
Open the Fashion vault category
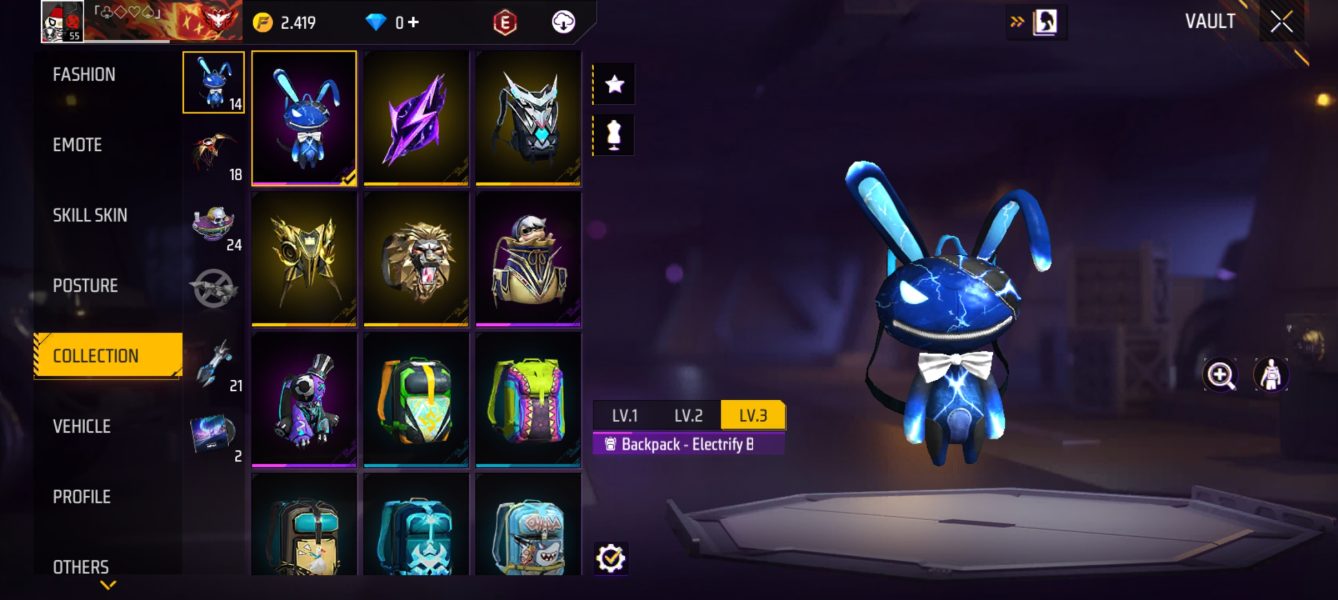(84, 75)
